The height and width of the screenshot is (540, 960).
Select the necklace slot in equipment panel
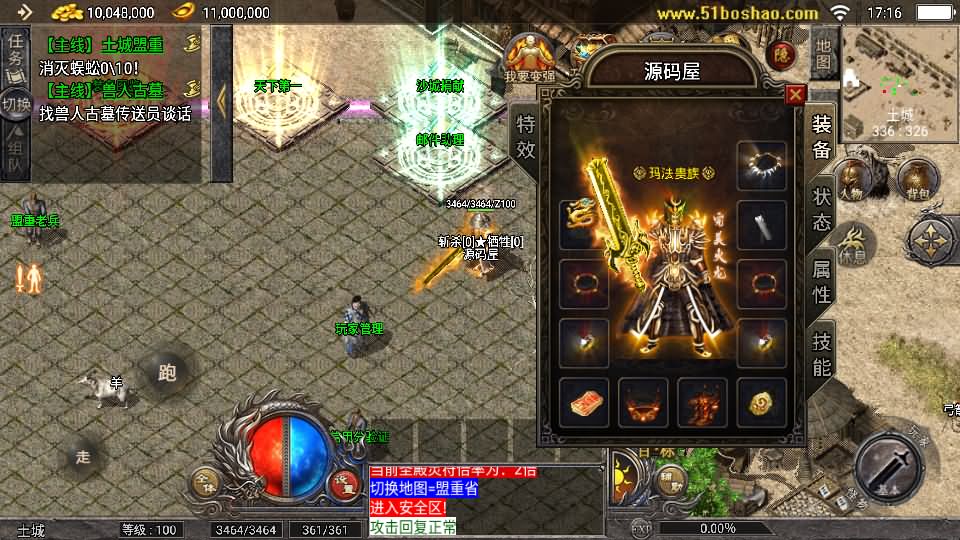(761, 164)
